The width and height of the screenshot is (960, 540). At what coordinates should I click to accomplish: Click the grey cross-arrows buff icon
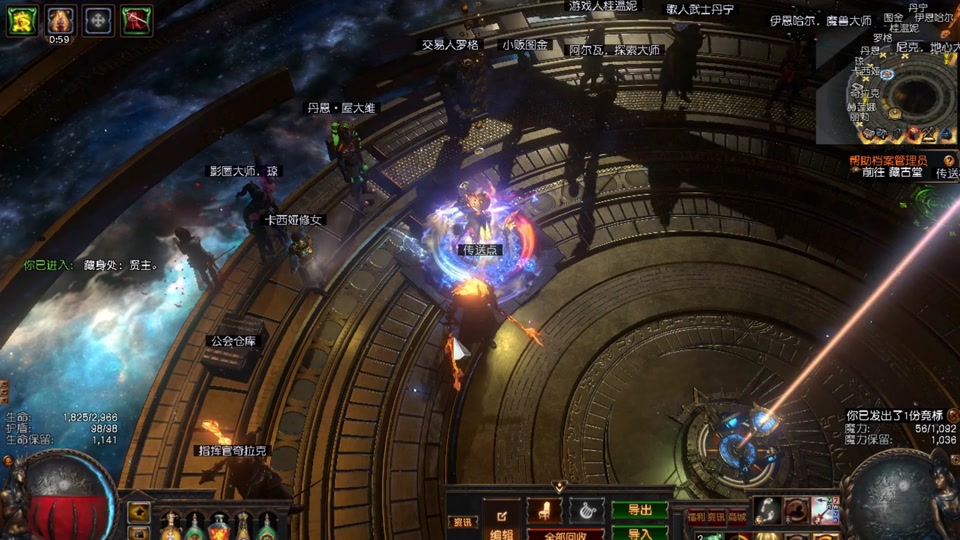[x=98, y=20]
